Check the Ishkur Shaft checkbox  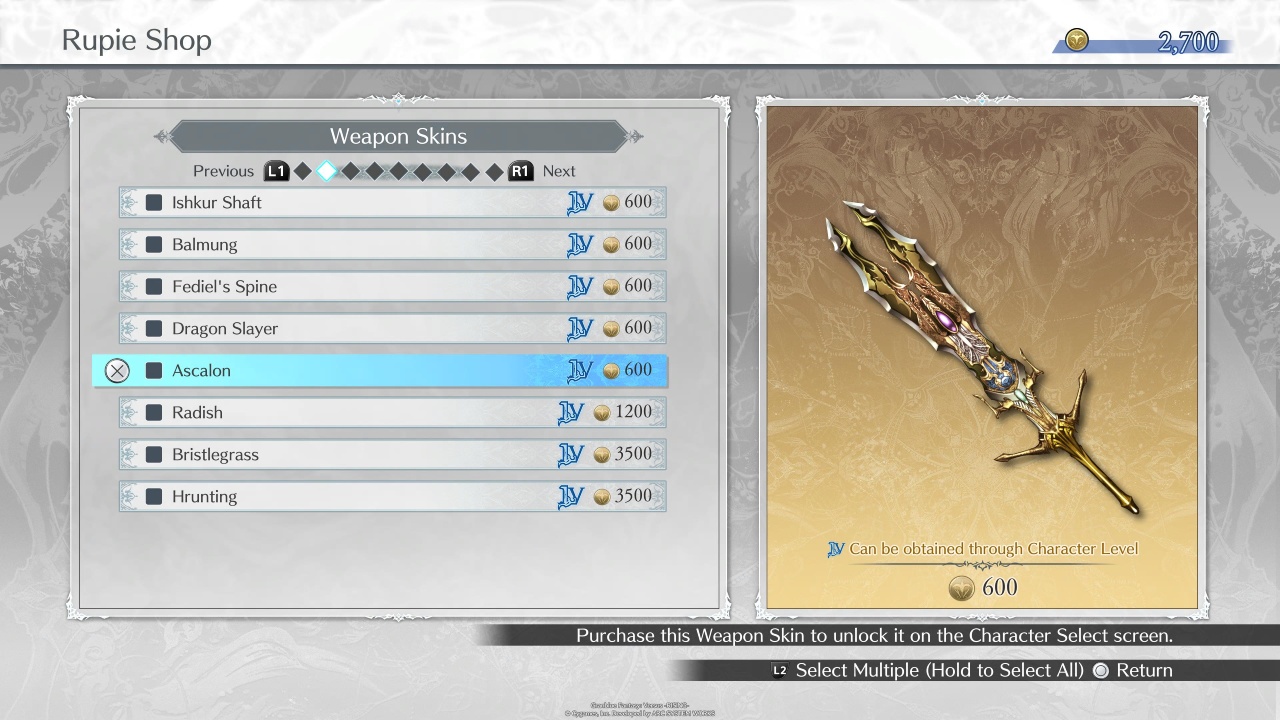(153, 201)
